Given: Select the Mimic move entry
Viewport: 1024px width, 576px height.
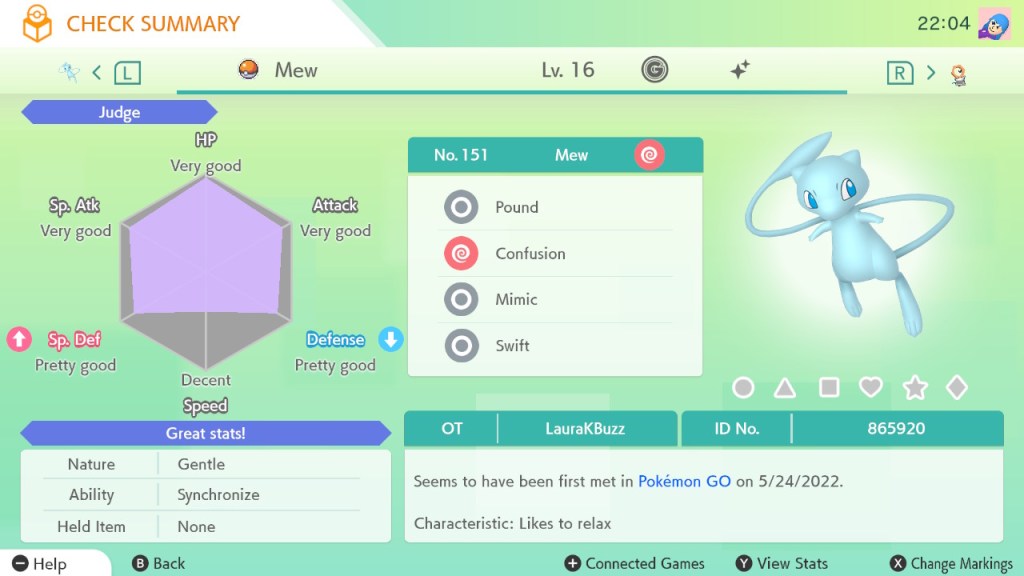Looking at the screenshot, I should 555,299.
